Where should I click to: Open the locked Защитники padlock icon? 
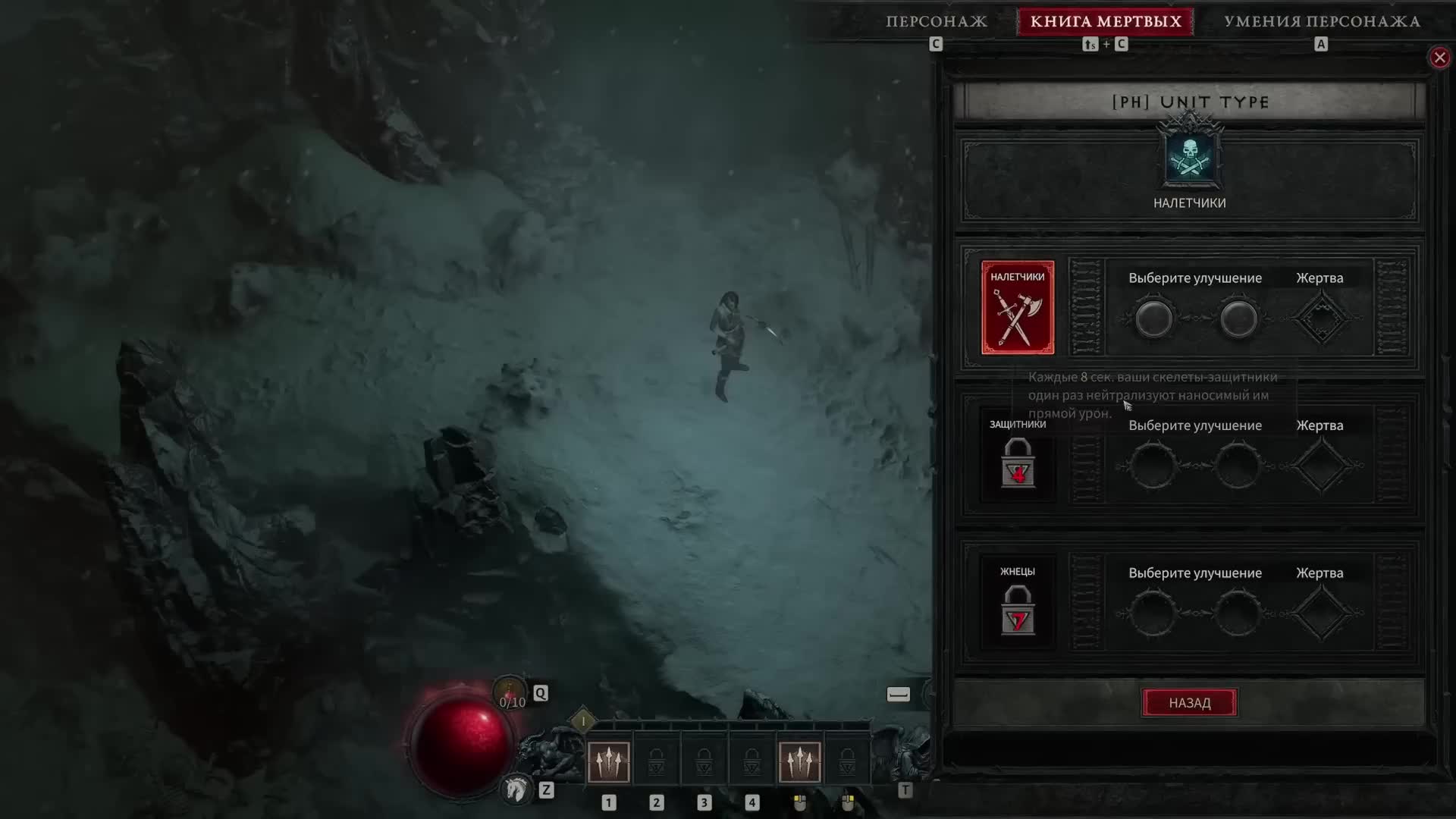coord(1018,464)
